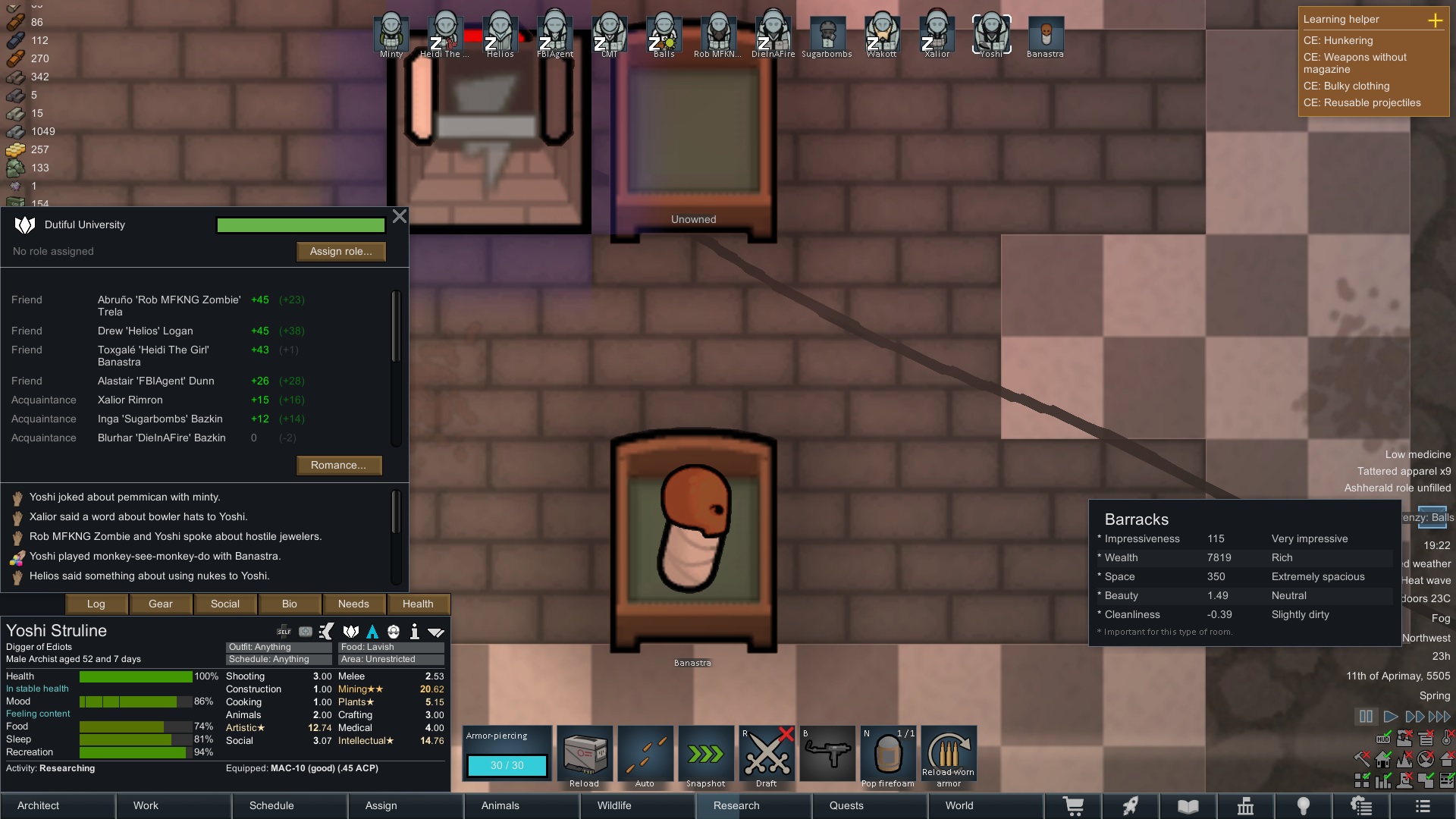Image resolution: width=1456 pixels, height=819 pixels.
Task: Toggle the temperature overlay
Action: click(1445, 739)
